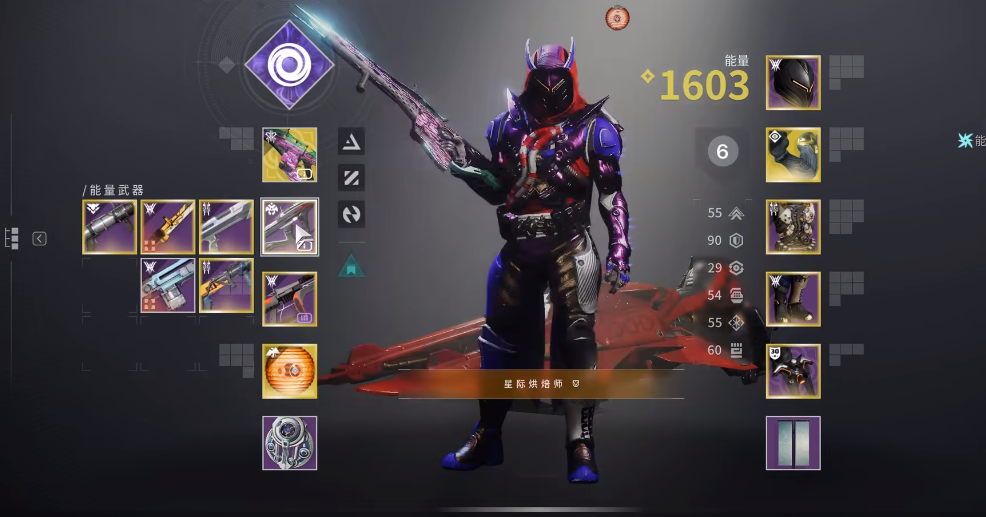Choose the first energy weapon in inventory
986x517 pixels.
pos(110,227)
